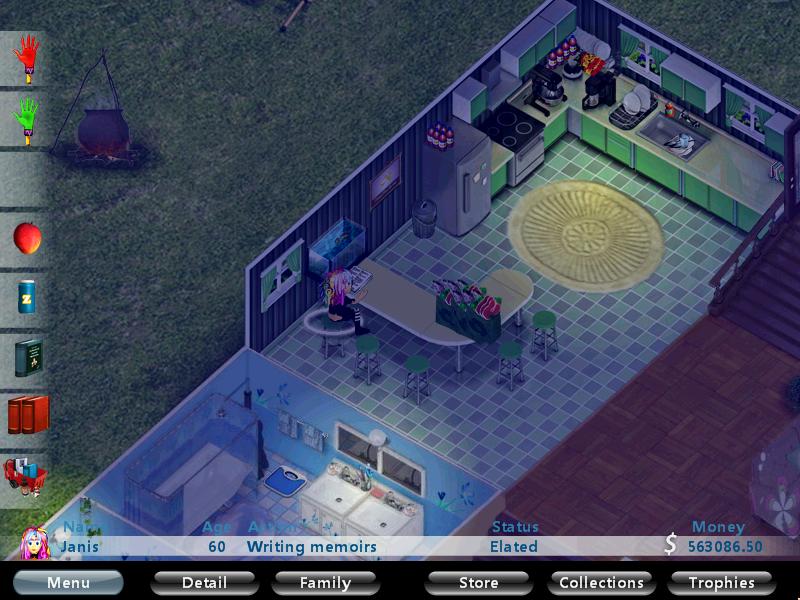Use the blue energy drink can

click(x=28, y=298)
